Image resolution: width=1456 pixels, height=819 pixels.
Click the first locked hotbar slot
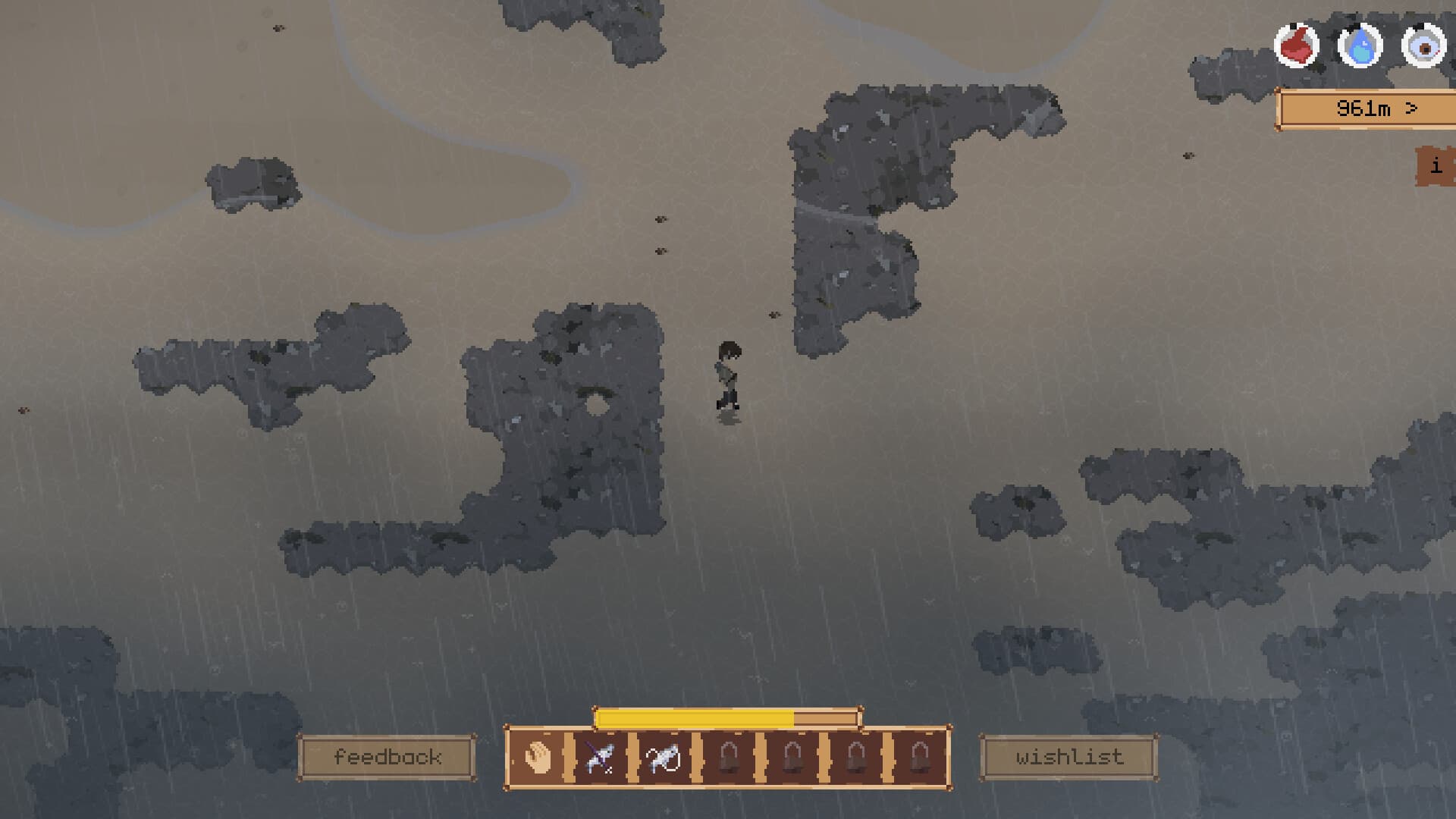click(728, 757)
